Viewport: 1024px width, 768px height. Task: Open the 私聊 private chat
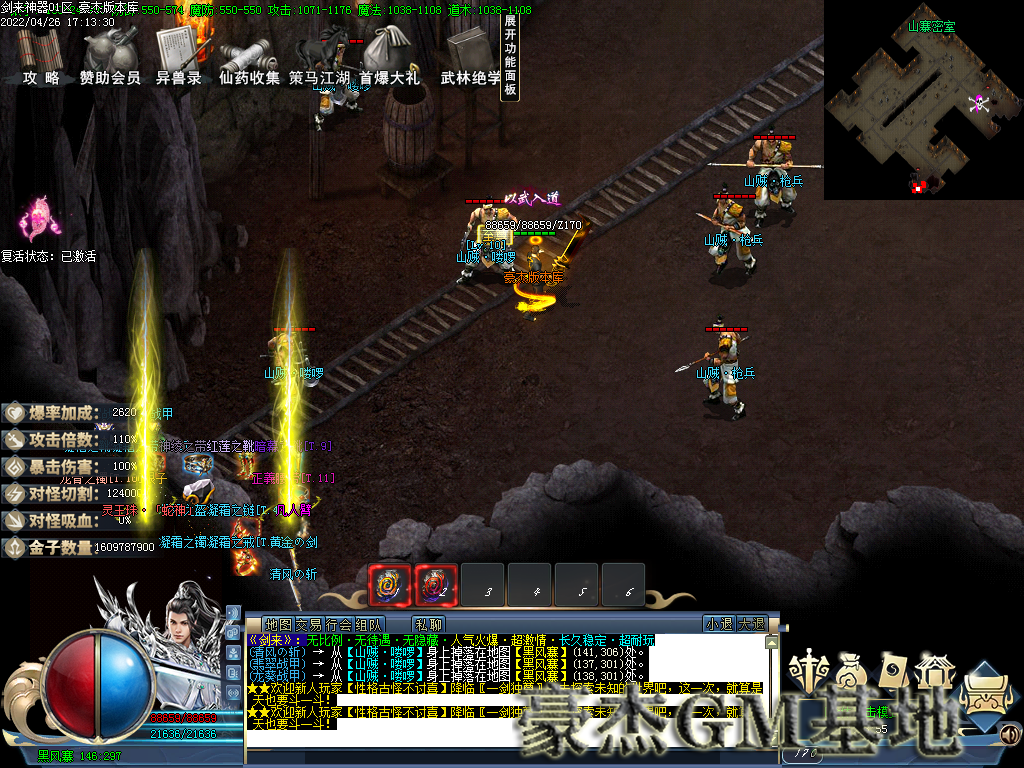pos(428,624)
